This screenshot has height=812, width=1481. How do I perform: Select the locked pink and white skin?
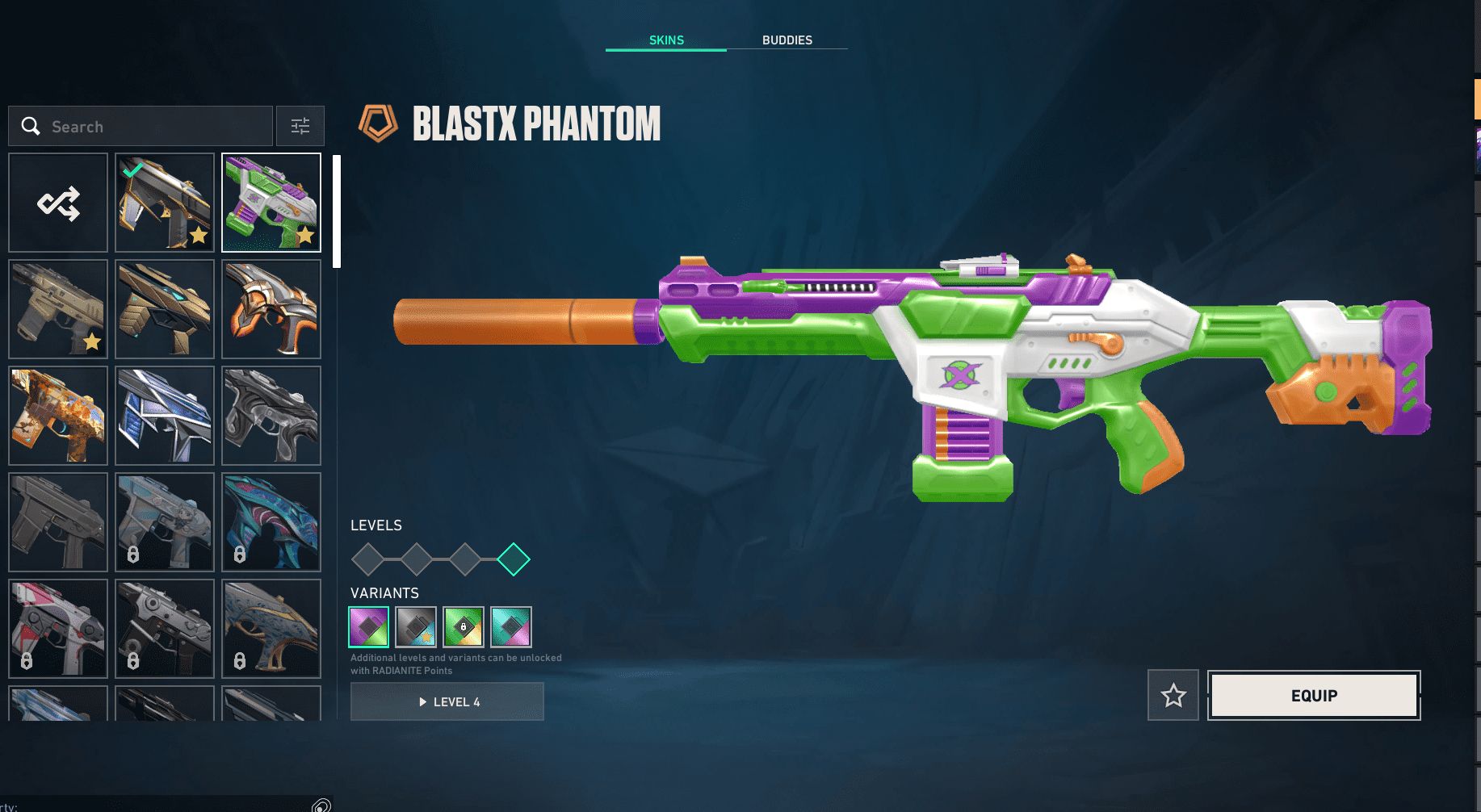(x=58, y=629)
